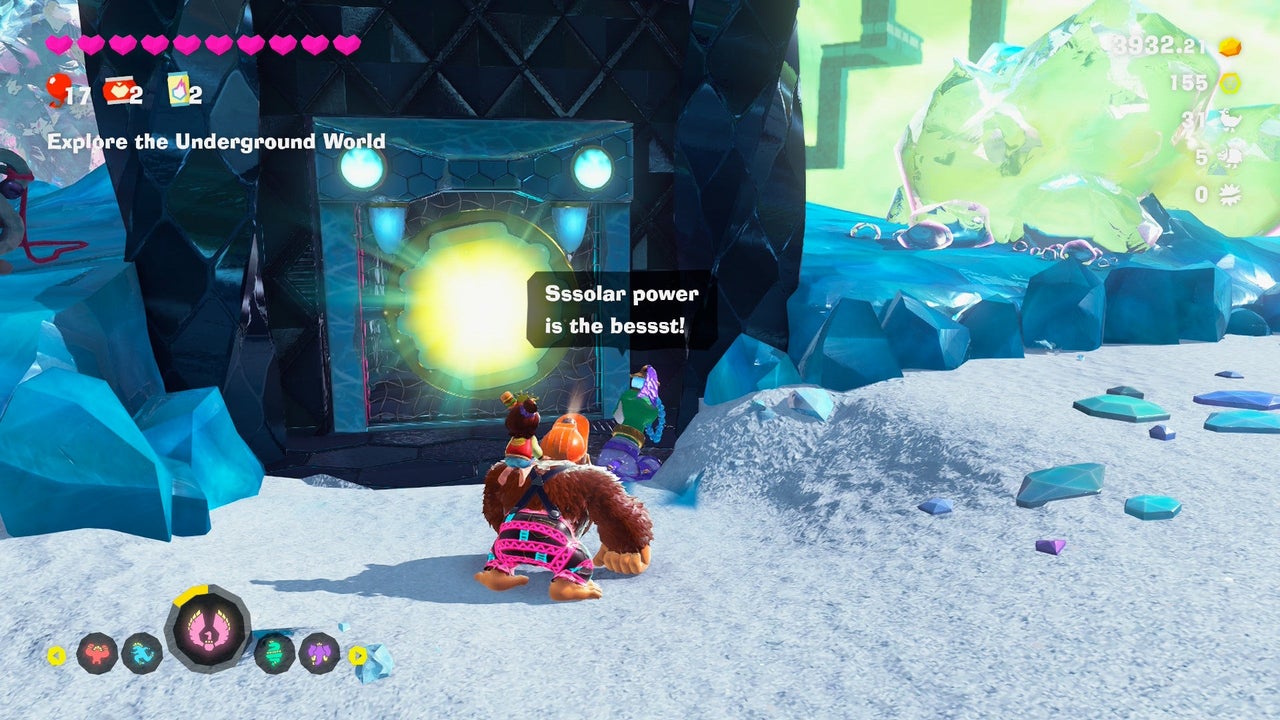Use the red heart juice can
1280x720 pixels.
coord(117,92)
